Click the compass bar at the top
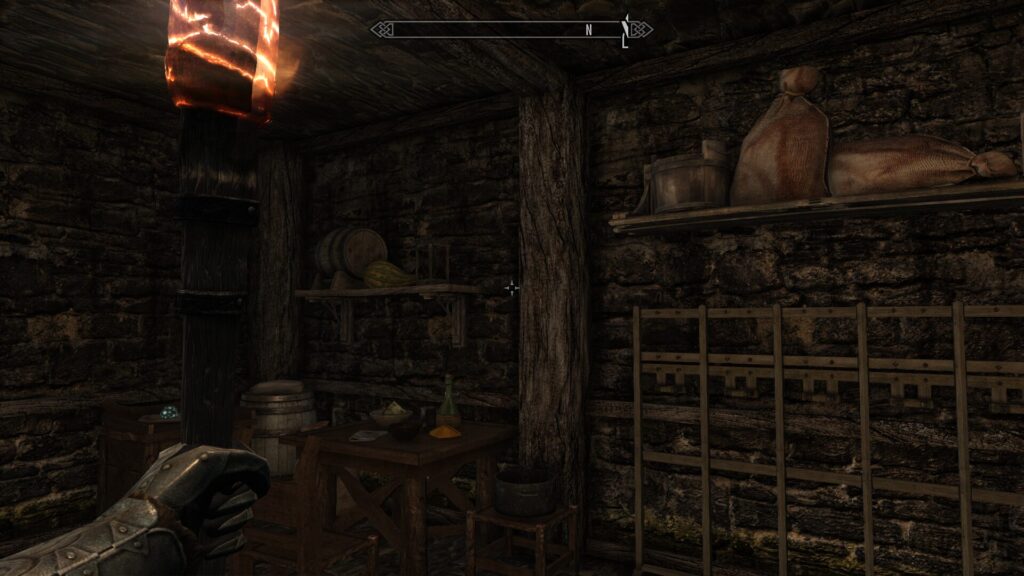Image resolution: width=1024 pixels, height=576 pixels. pos(510,30)
